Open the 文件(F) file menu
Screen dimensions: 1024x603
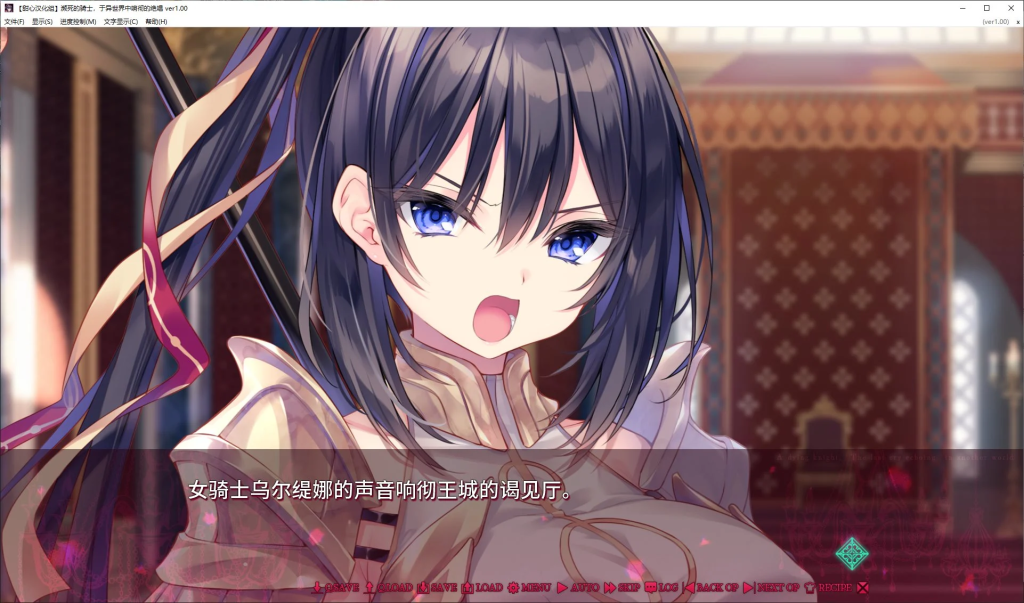pyautogui.click(x=14, y=21)
